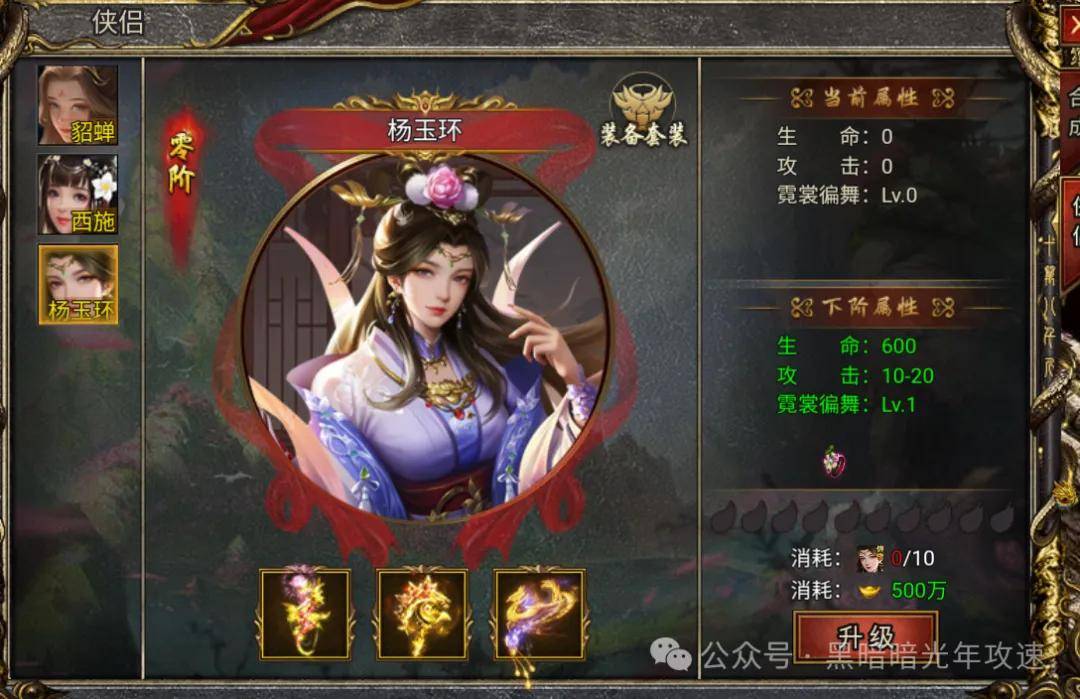The image size is (1080, 699).
Task: Open the 装备套装 equipment set panel
Action: click(643, 111)
